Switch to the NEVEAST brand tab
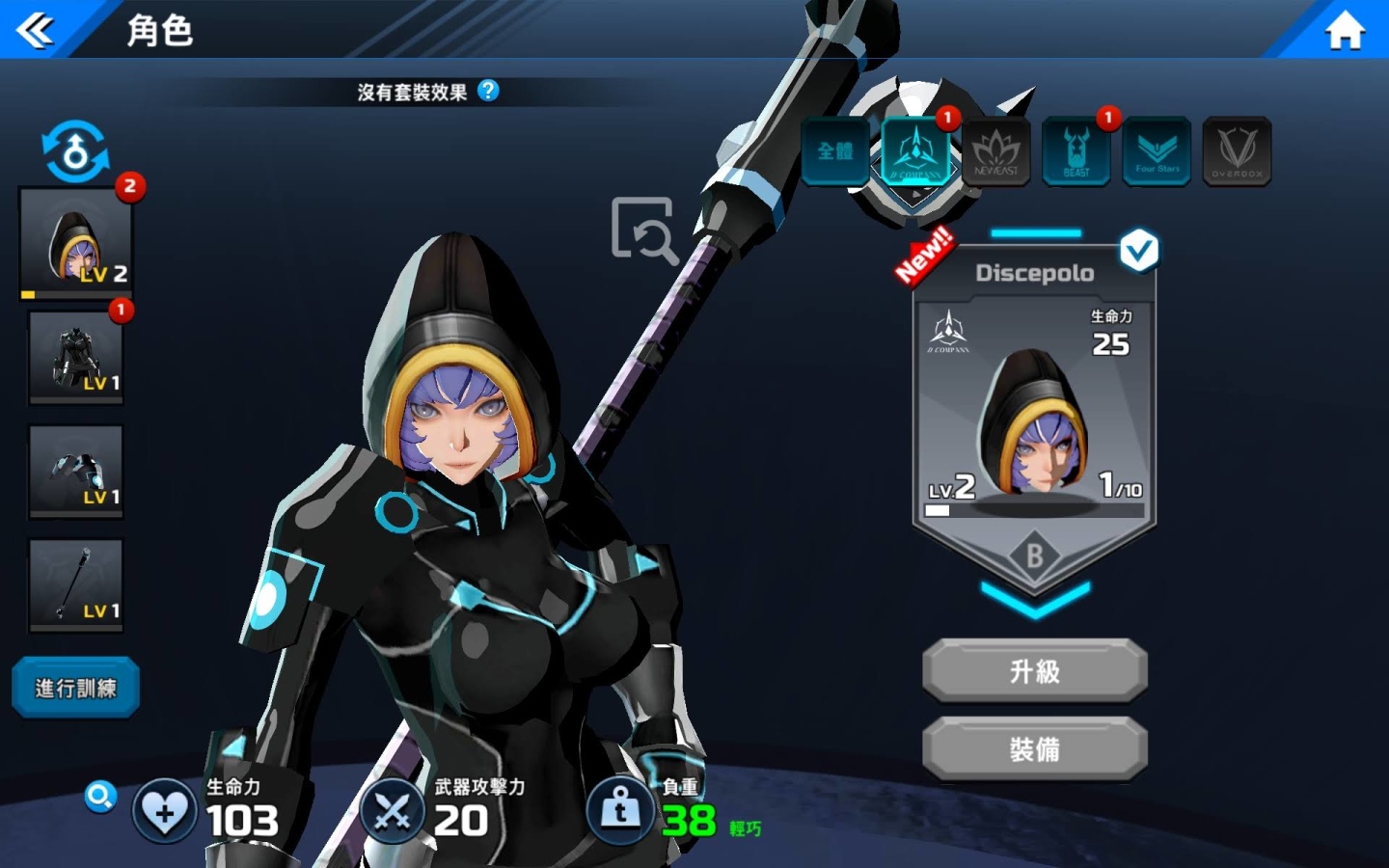The height and width of the screenshot is (868, 1389). [x=995, y=151]
